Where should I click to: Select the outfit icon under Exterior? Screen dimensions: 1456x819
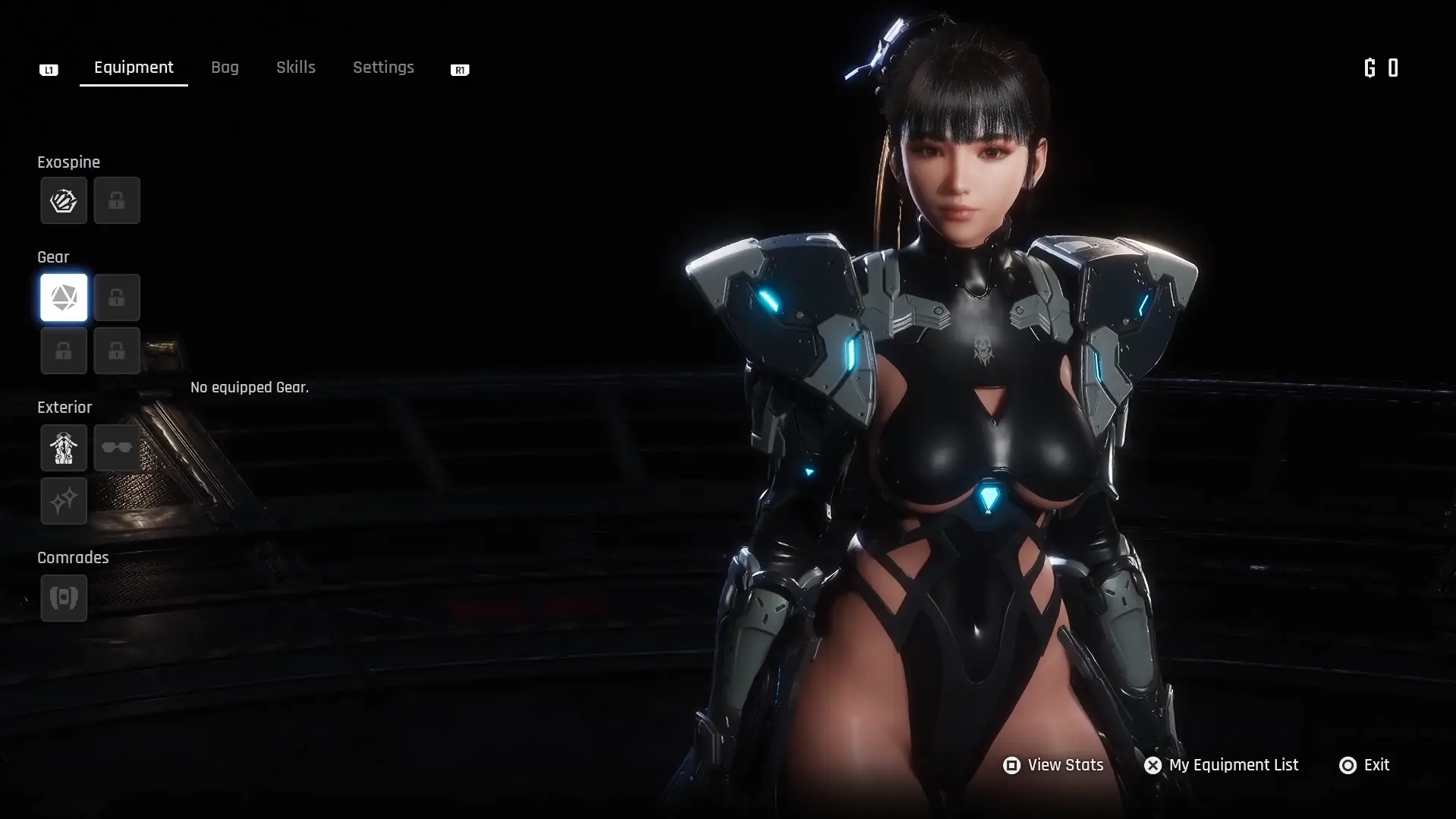tap(64, 448)
